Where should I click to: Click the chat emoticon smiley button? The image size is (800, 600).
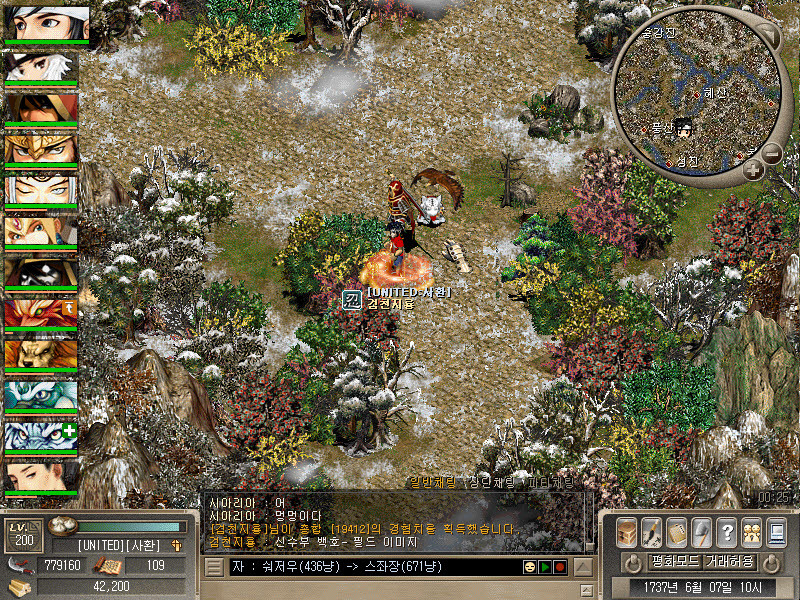pyautogui.click(x=528, y=567)
